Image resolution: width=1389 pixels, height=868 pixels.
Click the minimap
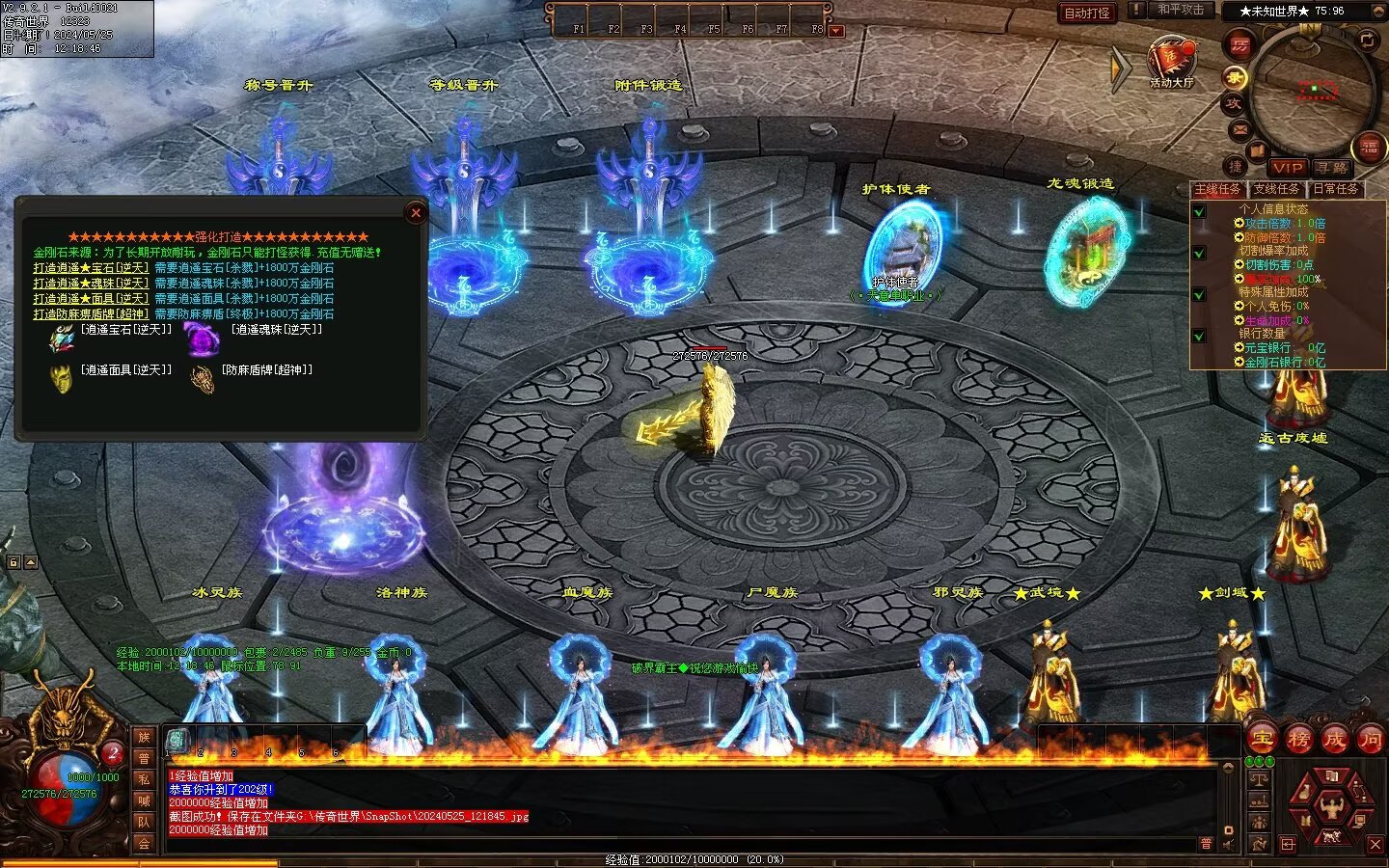tap(1312, 91)
